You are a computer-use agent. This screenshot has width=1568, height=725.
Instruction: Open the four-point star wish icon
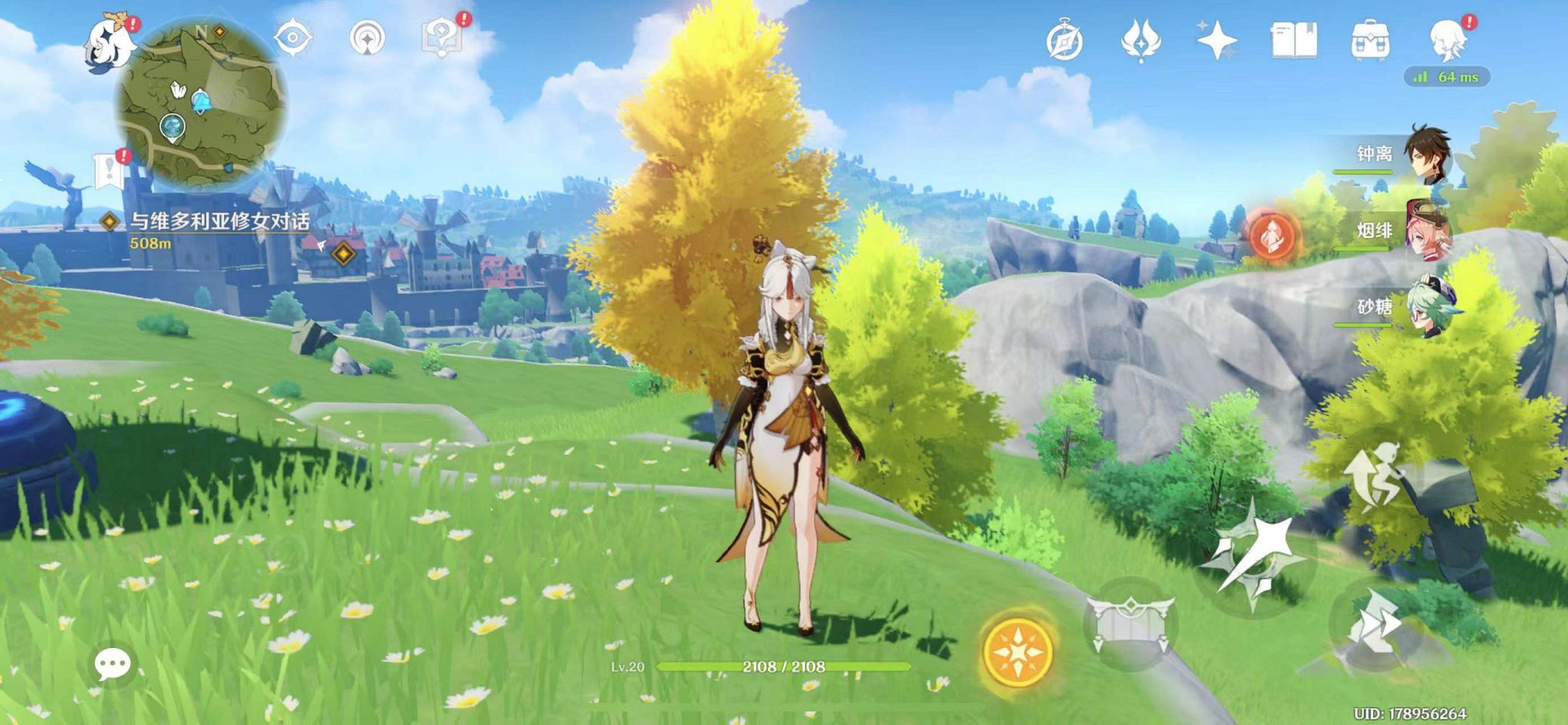[x=1216, y=41]
